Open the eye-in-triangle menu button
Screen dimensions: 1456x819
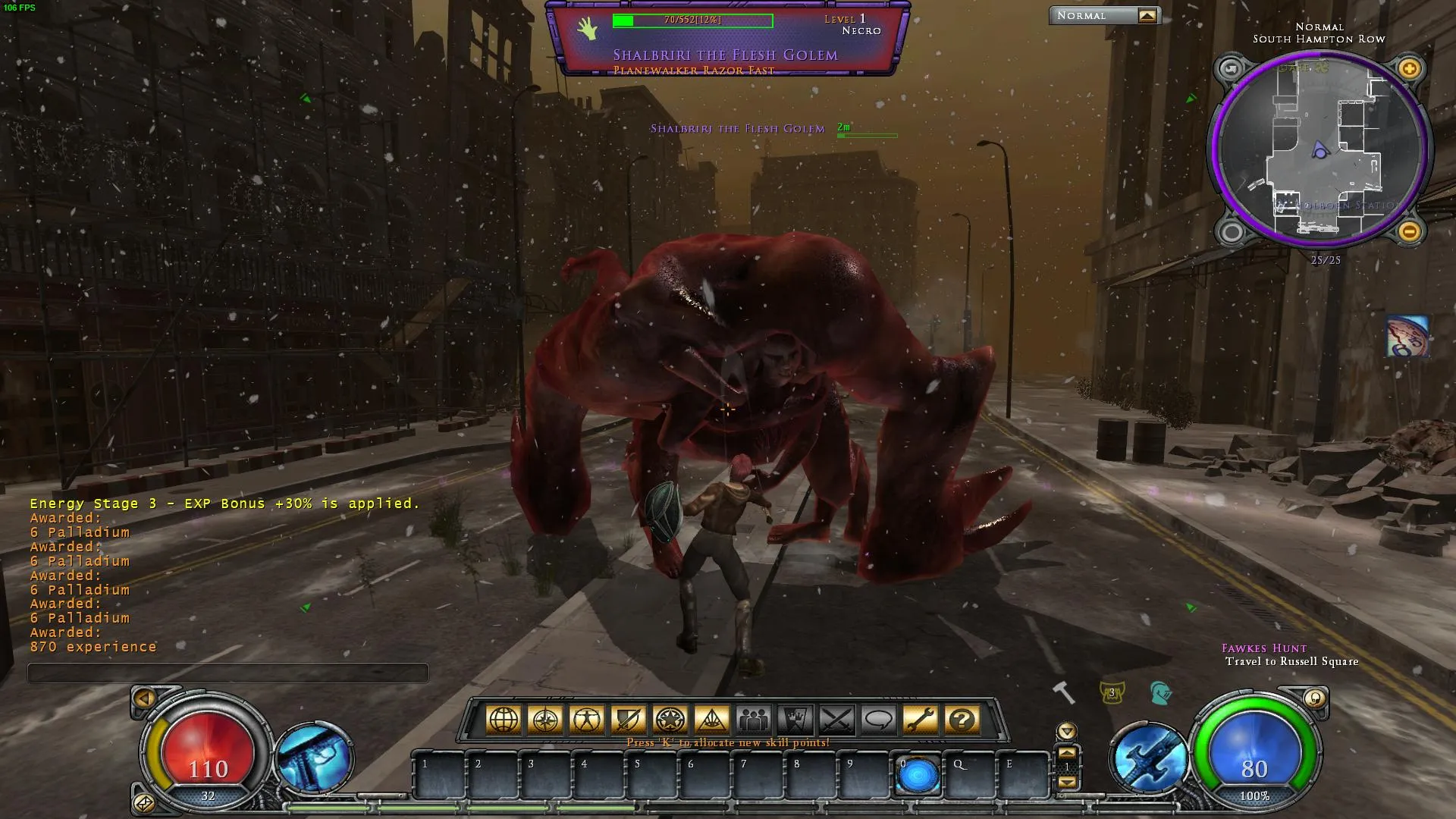712,720
